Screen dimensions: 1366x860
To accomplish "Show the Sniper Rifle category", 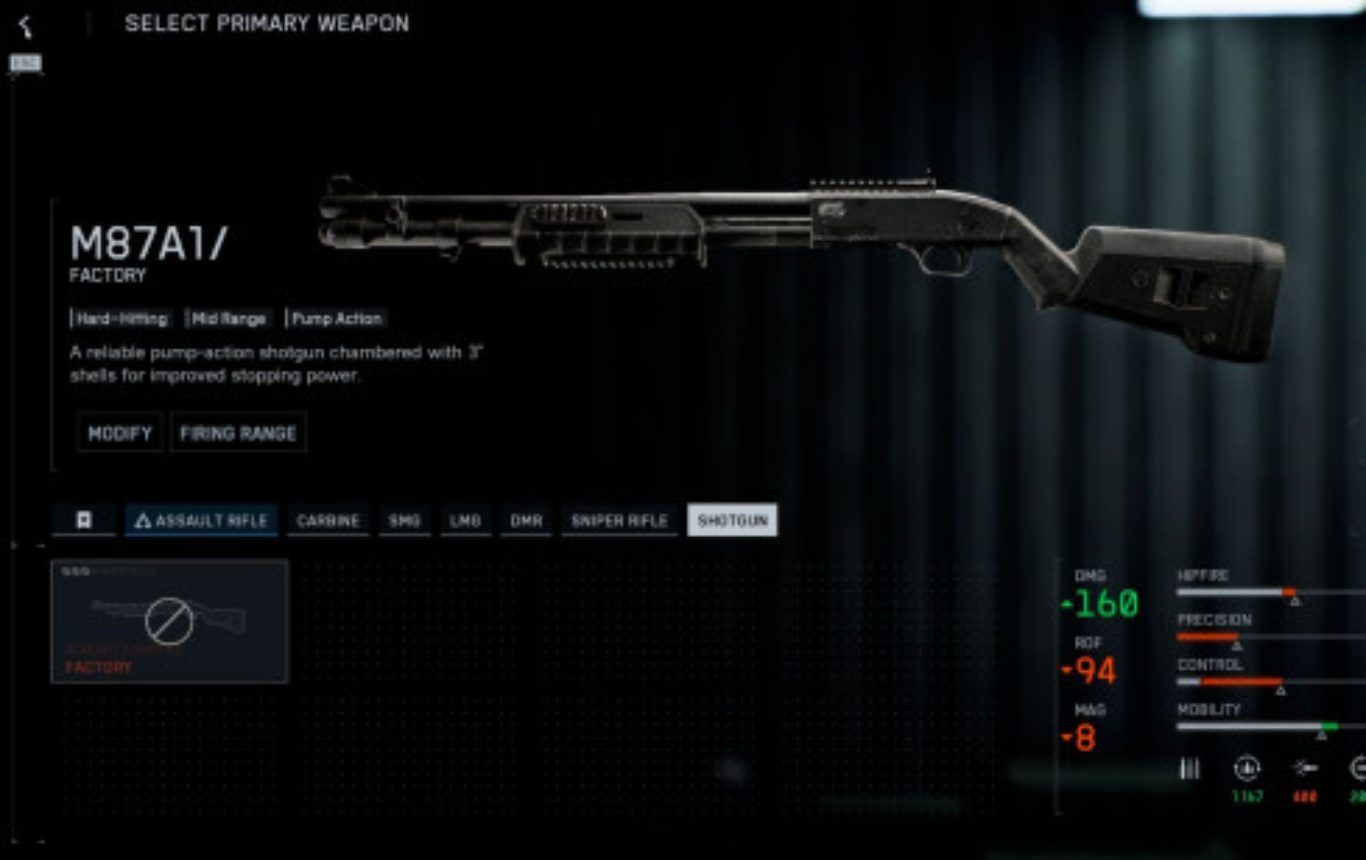I will click(619, 521).
